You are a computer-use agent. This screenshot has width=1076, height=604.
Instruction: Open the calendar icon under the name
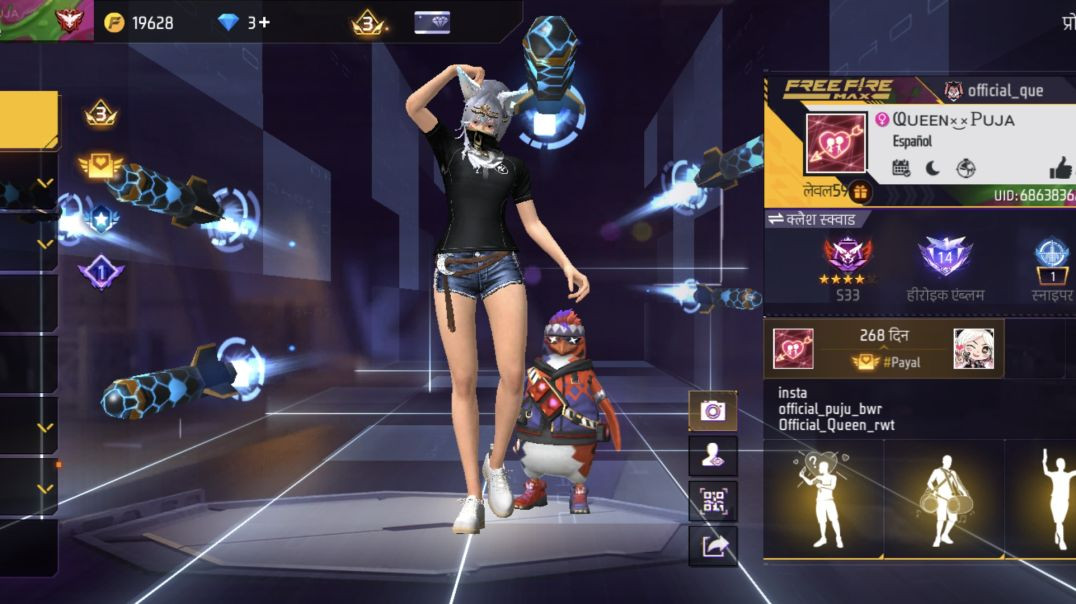[901, 168]
